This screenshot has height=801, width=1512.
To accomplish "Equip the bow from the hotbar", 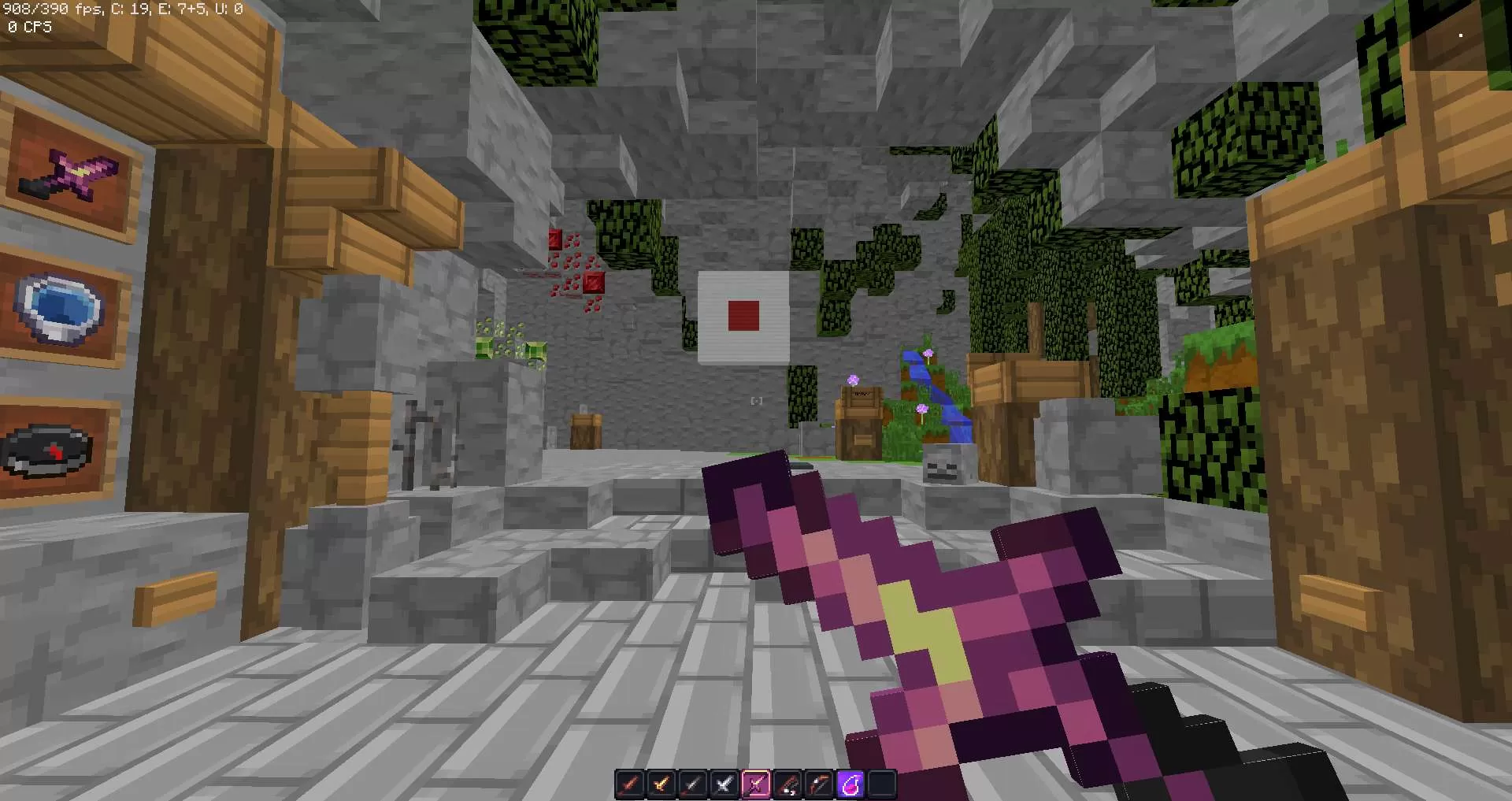I will click(818, 784).
